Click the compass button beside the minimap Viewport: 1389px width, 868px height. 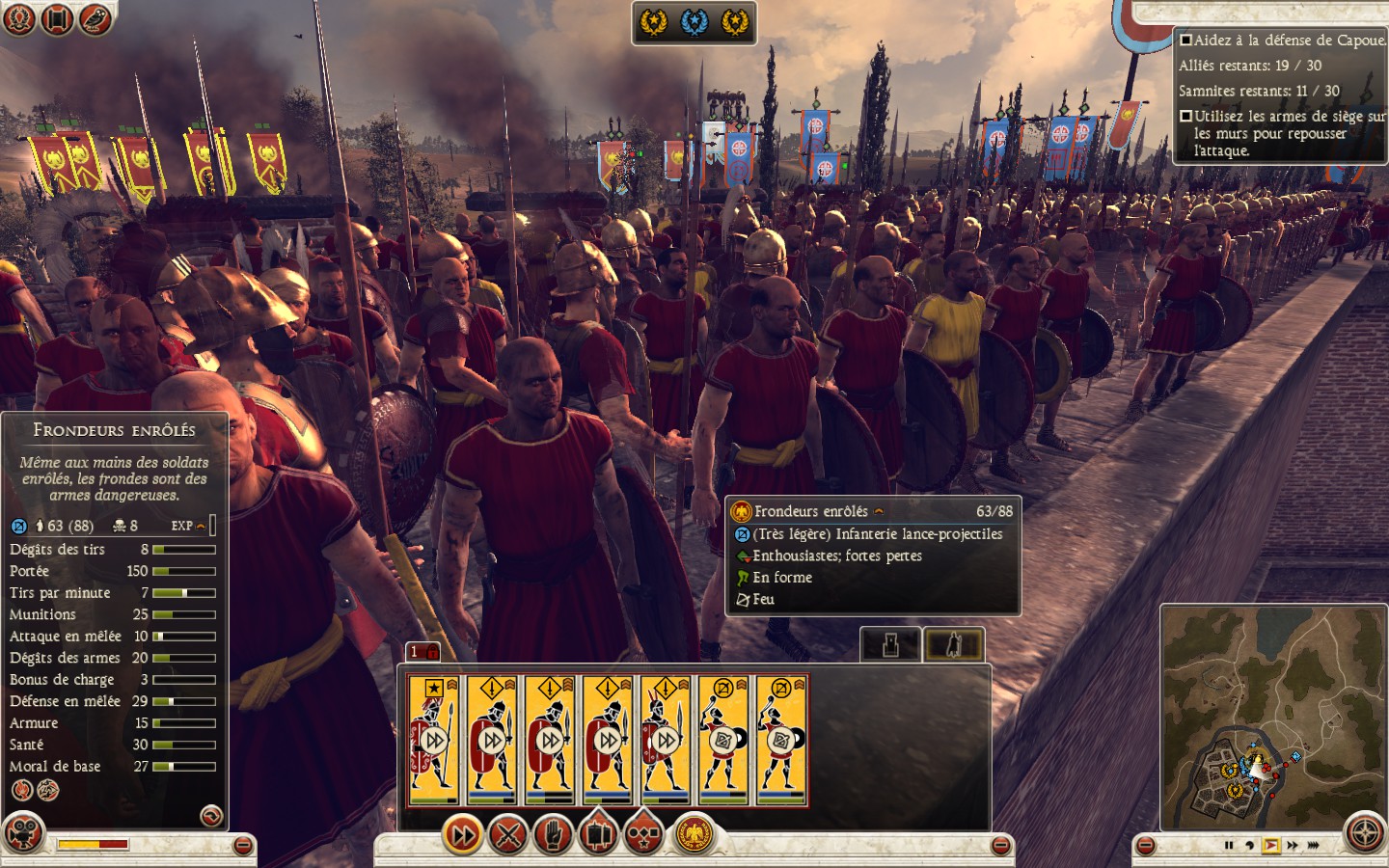[x=1365, y=833]
